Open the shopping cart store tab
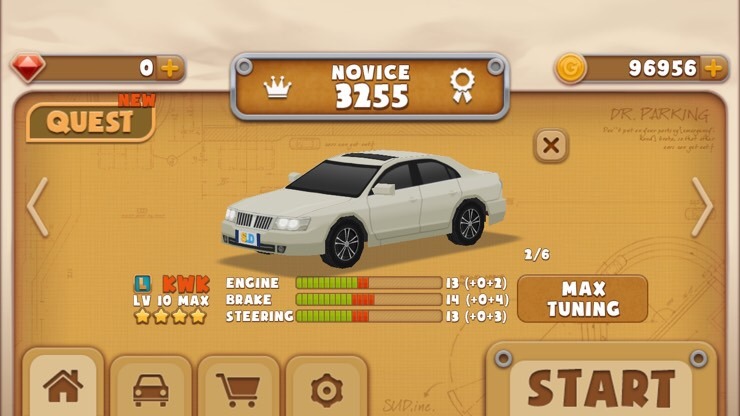 tap(239, 387)
